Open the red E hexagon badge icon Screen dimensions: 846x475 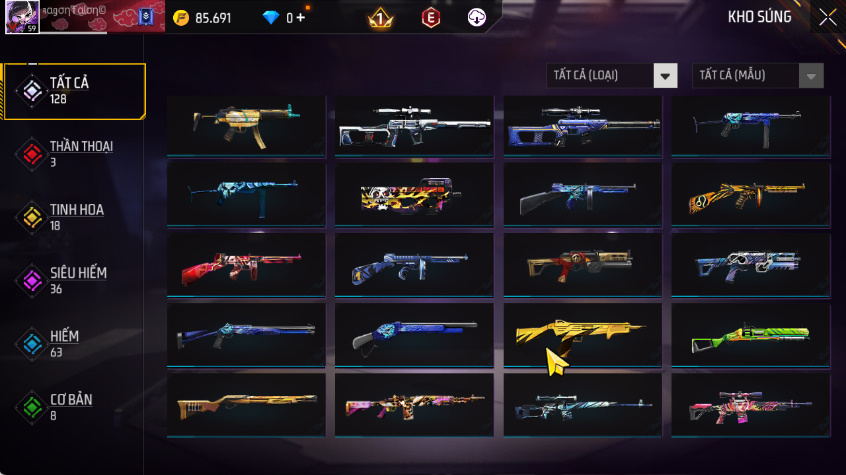pyautogui.click(x=430, y=18)
